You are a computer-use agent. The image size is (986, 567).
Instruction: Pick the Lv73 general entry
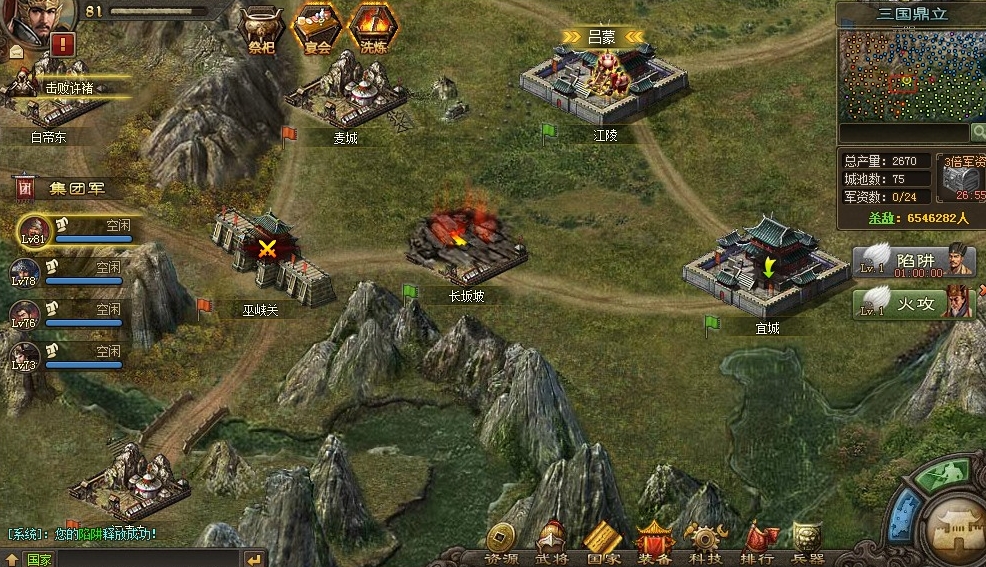coord(68,358)
